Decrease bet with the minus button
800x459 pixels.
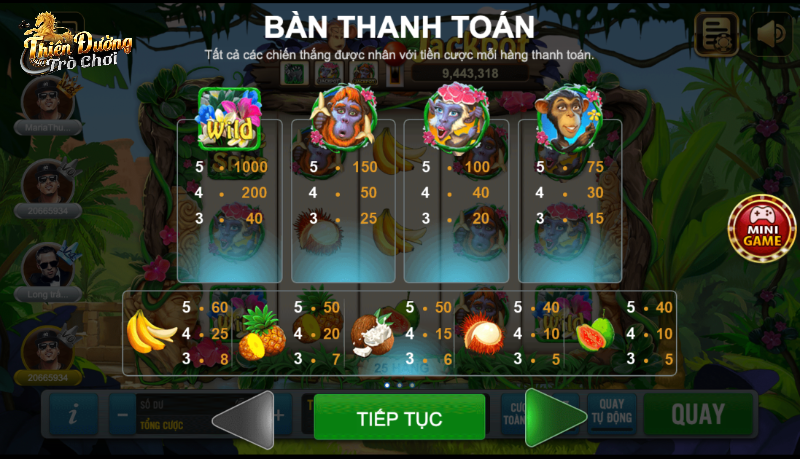coord(121,414)
